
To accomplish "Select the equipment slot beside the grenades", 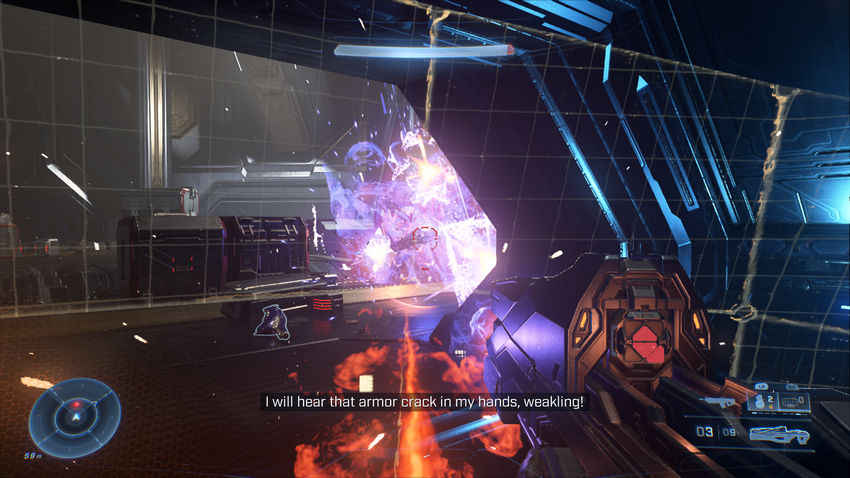I will [x=795, y=402].
